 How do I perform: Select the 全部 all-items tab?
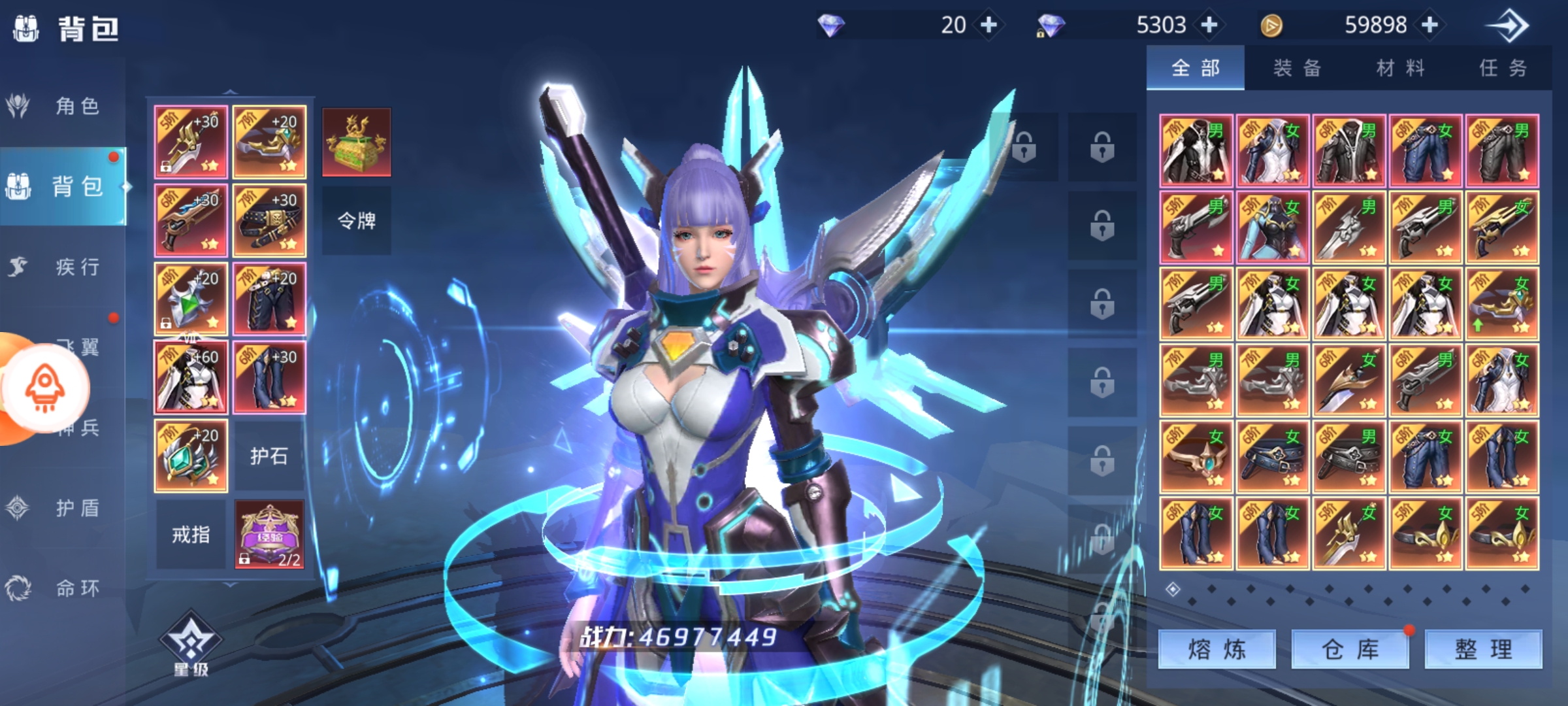tap(1195, 68)
